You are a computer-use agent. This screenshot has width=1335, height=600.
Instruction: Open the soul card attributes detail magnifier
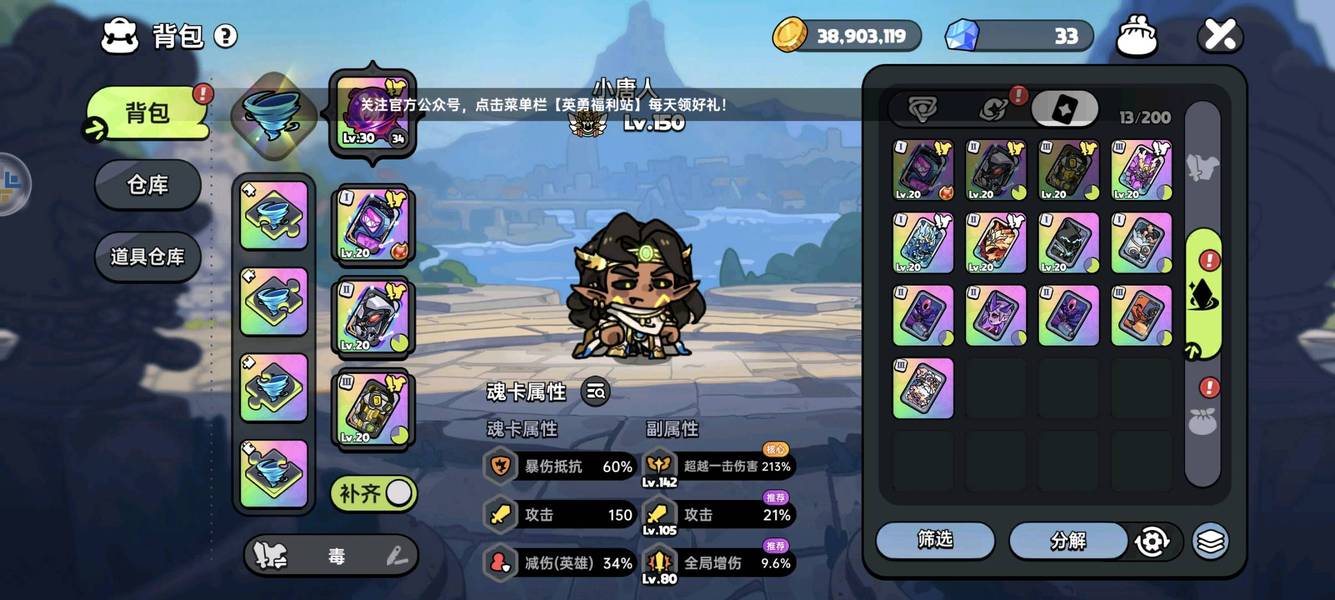[596, 392]
